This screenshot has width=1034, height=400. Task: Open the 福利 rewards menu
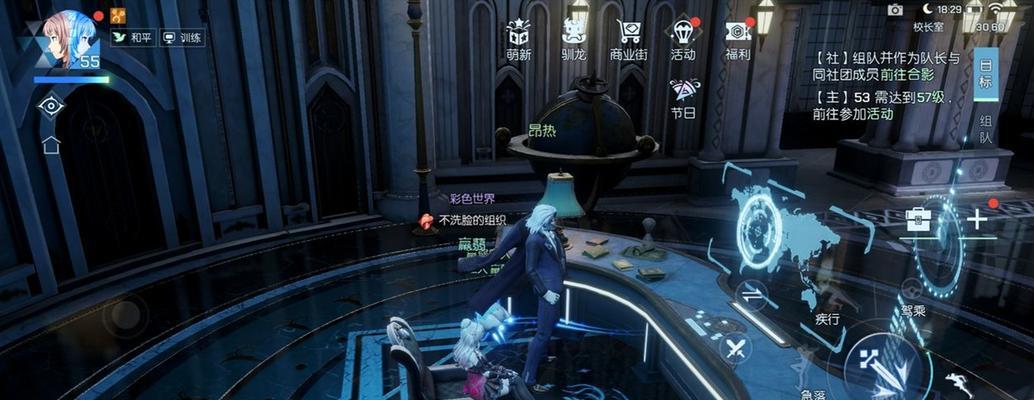coord(738,39)
